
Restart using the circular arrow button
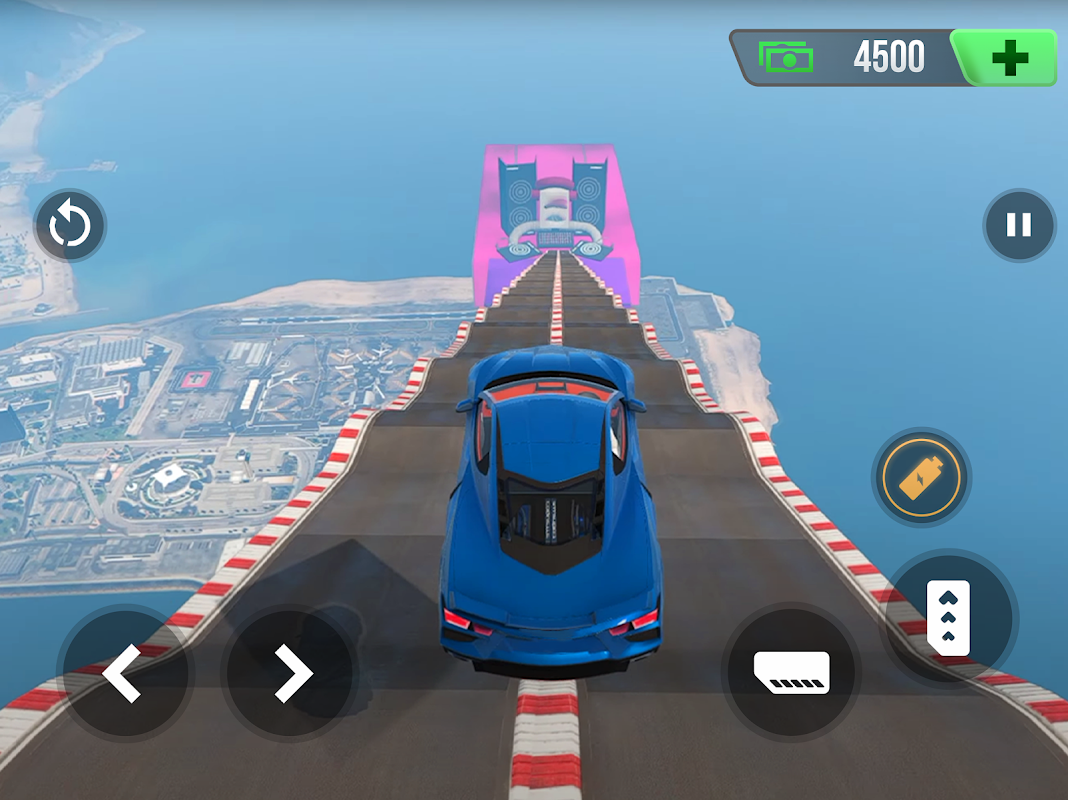[x=70, y=226]
